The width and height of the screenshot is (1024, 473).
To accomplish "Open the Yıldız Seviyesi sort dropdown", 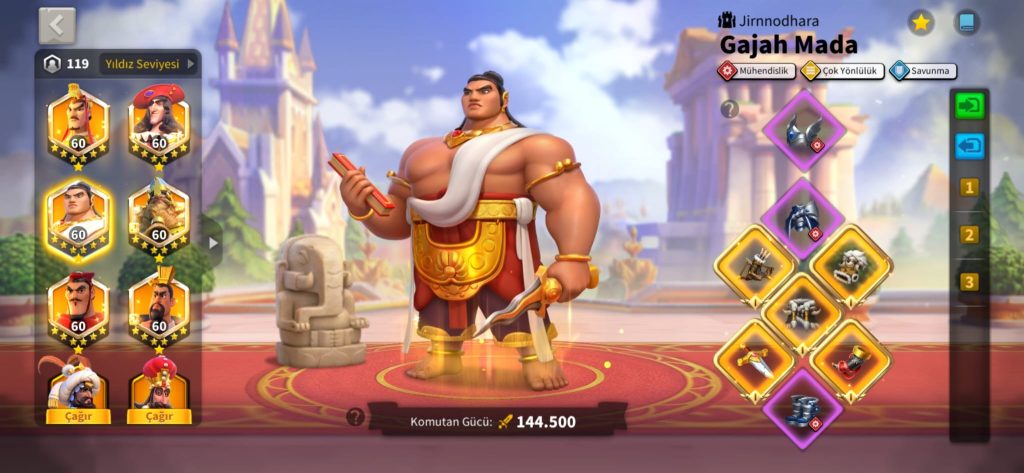I will pyautogui.click(x=150, y=64).
